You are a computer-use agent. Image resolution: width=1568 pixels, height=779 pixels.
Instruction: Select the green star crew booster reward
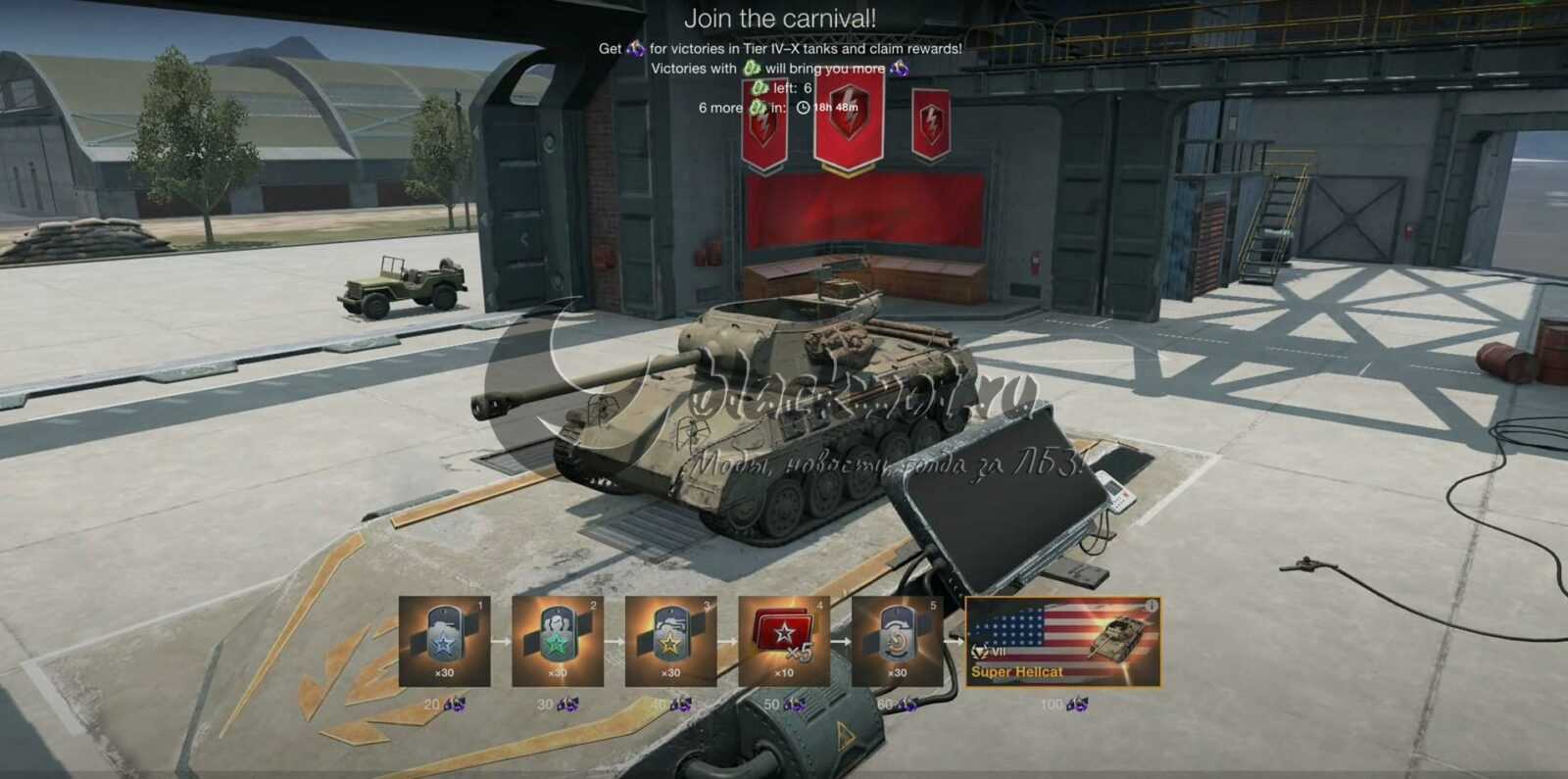pos(557,641)
